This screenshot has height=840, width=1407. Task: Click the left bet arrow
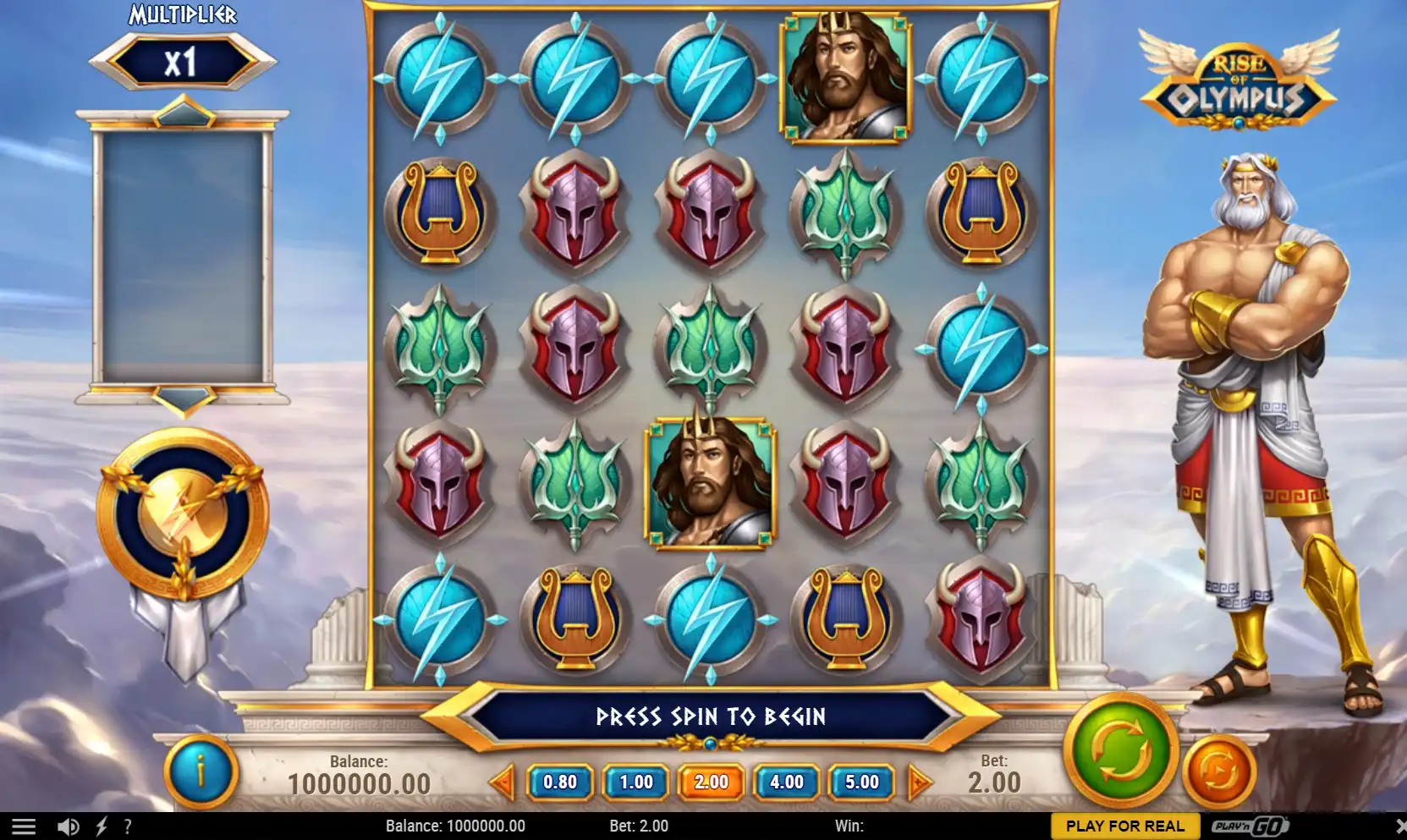coord(503,782)
